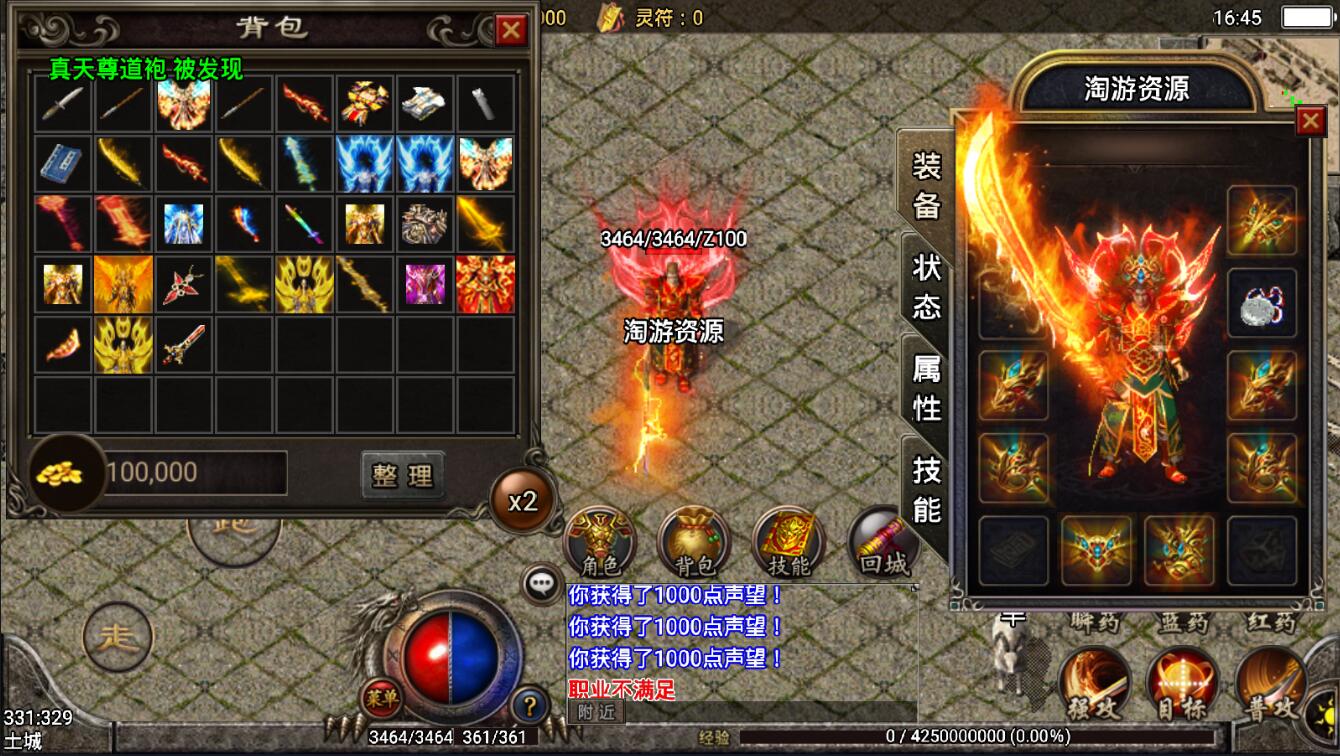Toggle the 走 walk mode button

(x=117, y=636)
